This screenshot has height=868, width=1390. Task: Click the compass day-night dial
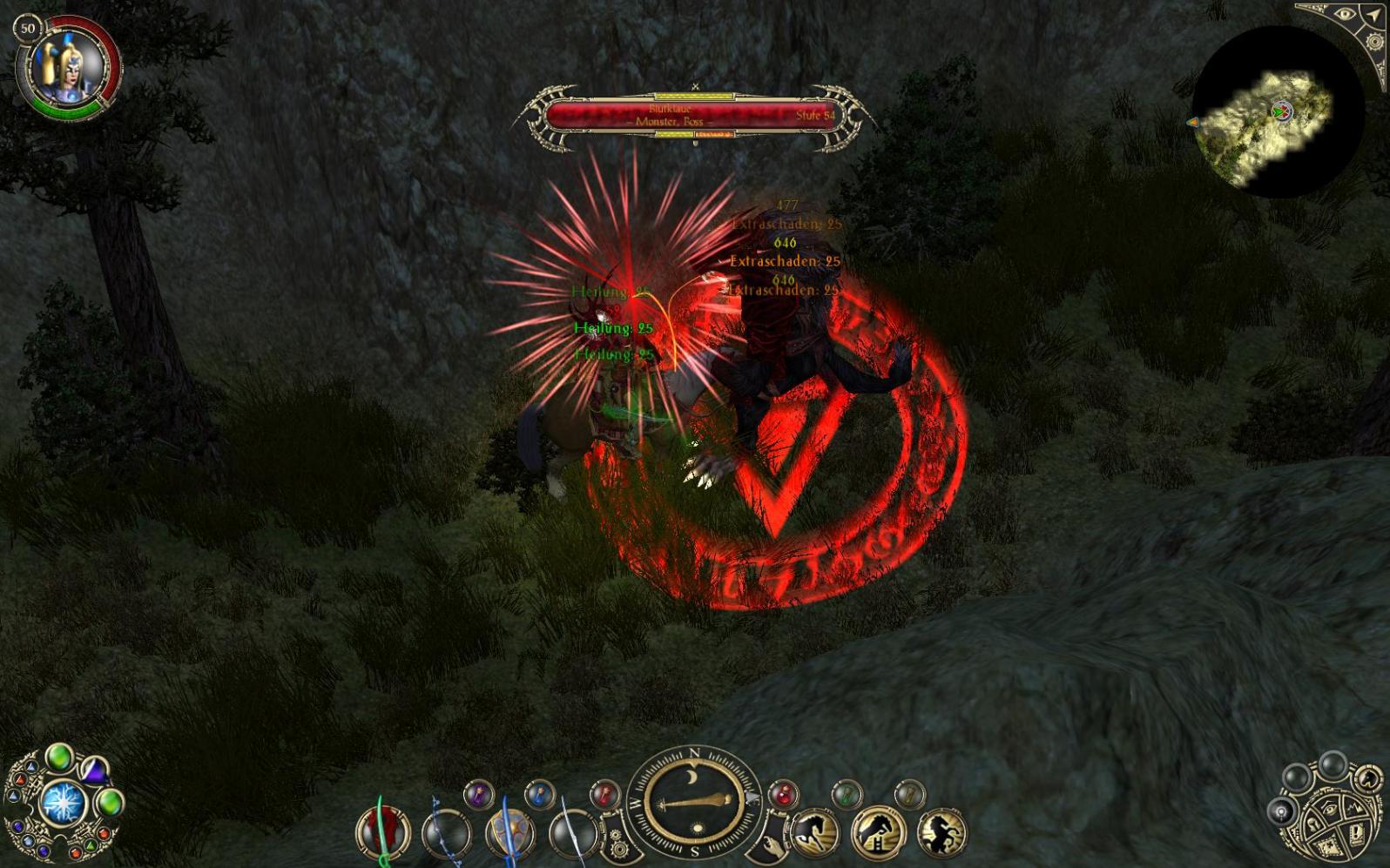(694, 803)
